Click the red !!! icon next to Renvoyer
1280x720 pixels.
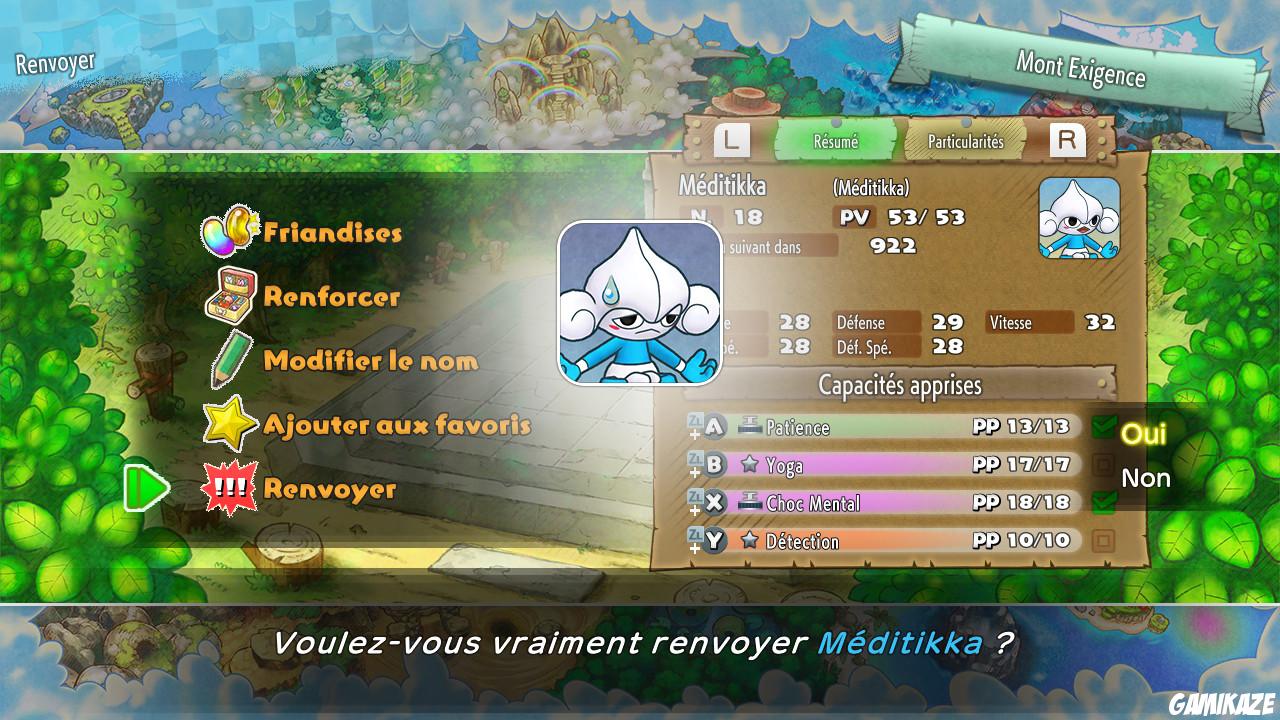[228, 487]
